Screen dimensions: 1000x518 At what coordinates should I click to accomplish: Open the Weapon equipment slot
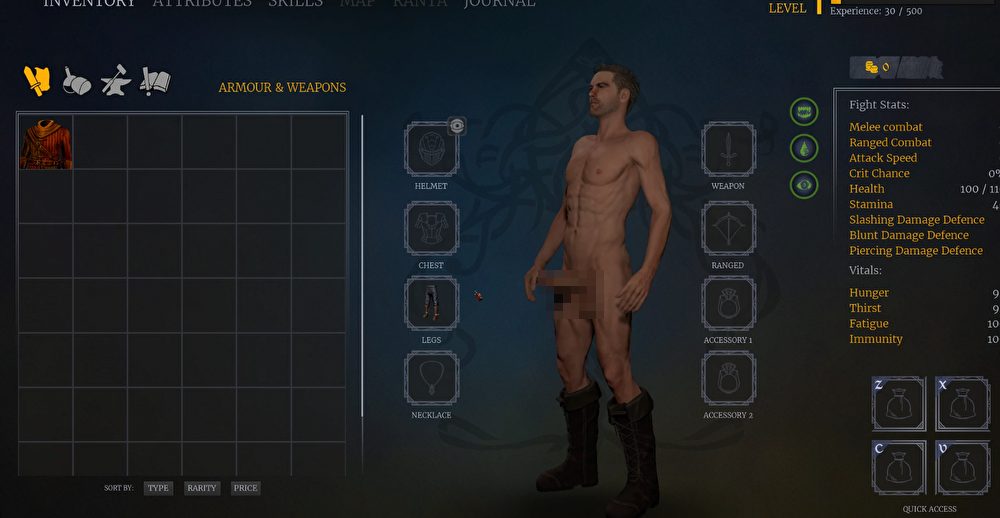point(728,150)
